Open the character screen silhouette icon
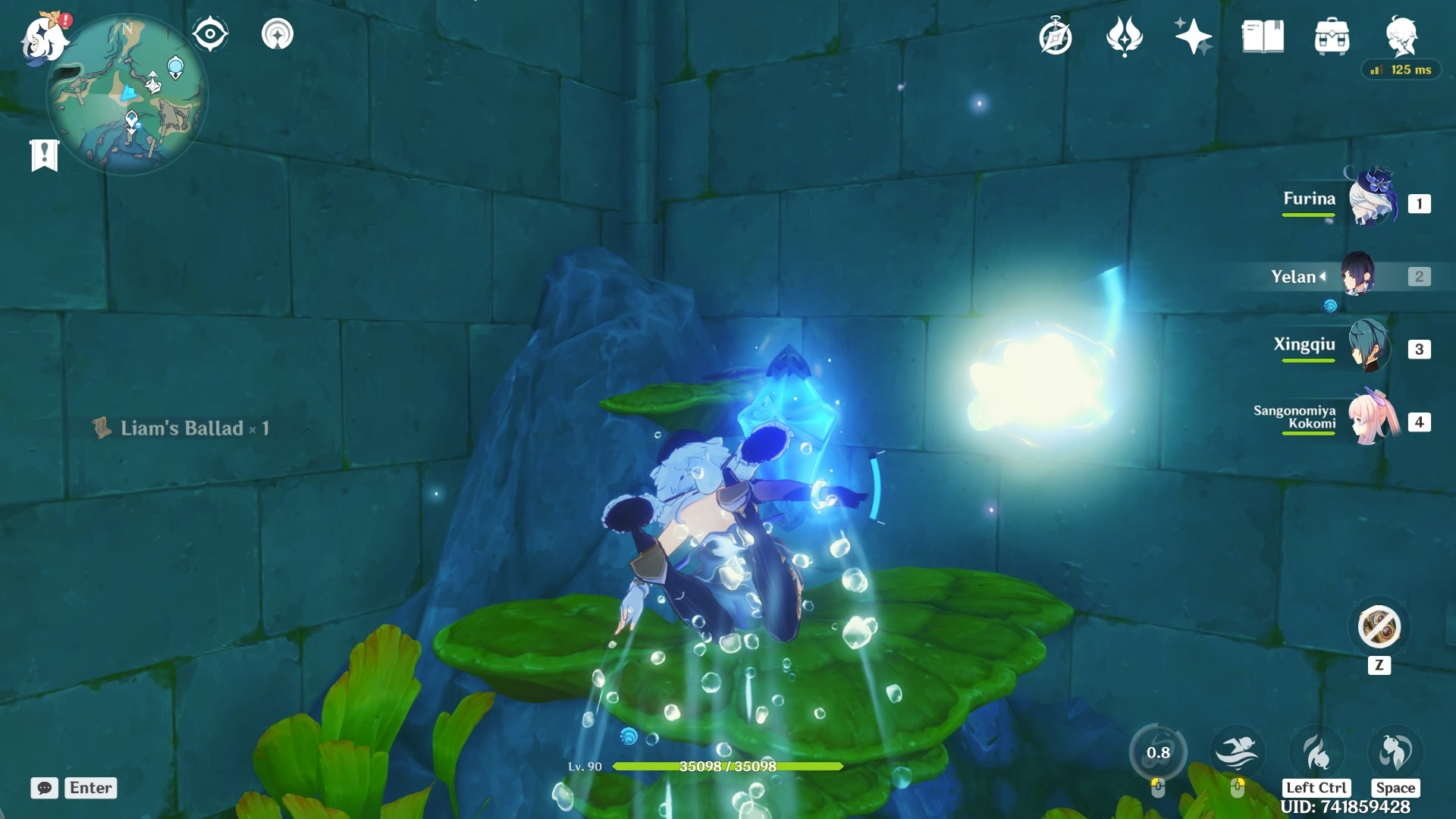This screenshot has height=819, width=1456. tap(1404, 34)
